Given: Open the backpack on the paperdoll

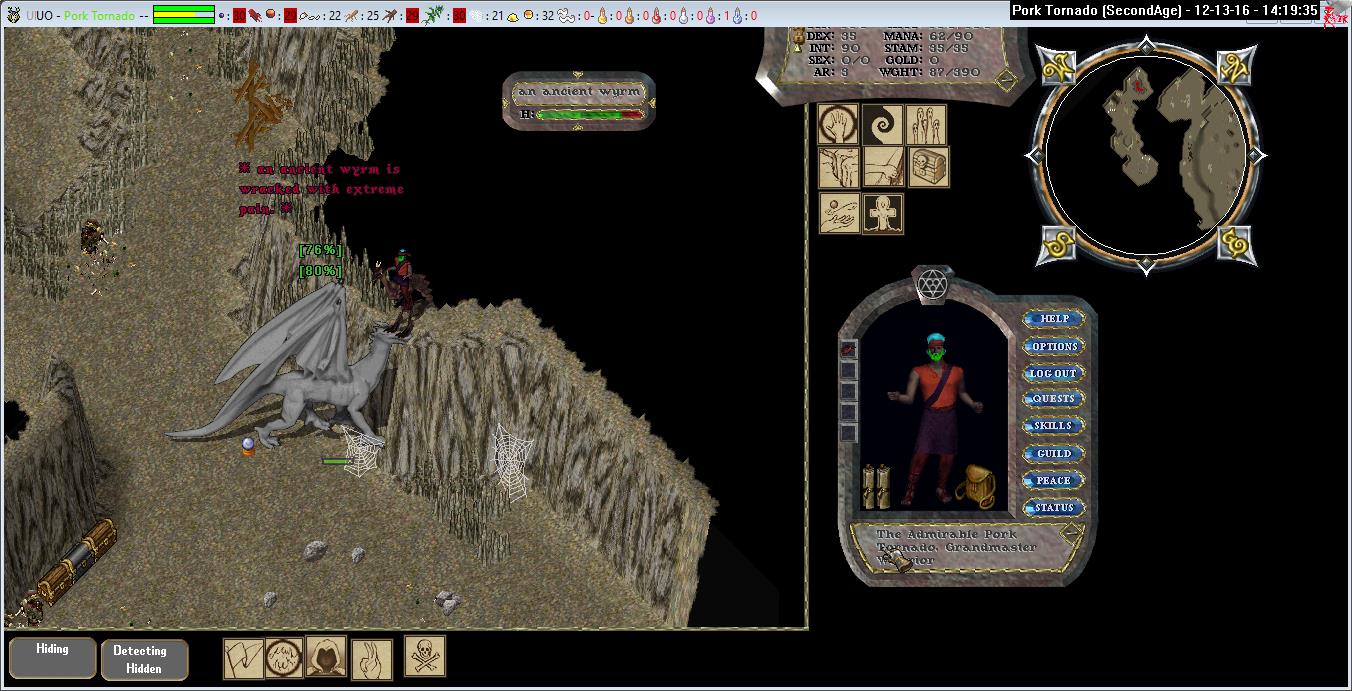Looking at the screenshot, I should (973, 487).
